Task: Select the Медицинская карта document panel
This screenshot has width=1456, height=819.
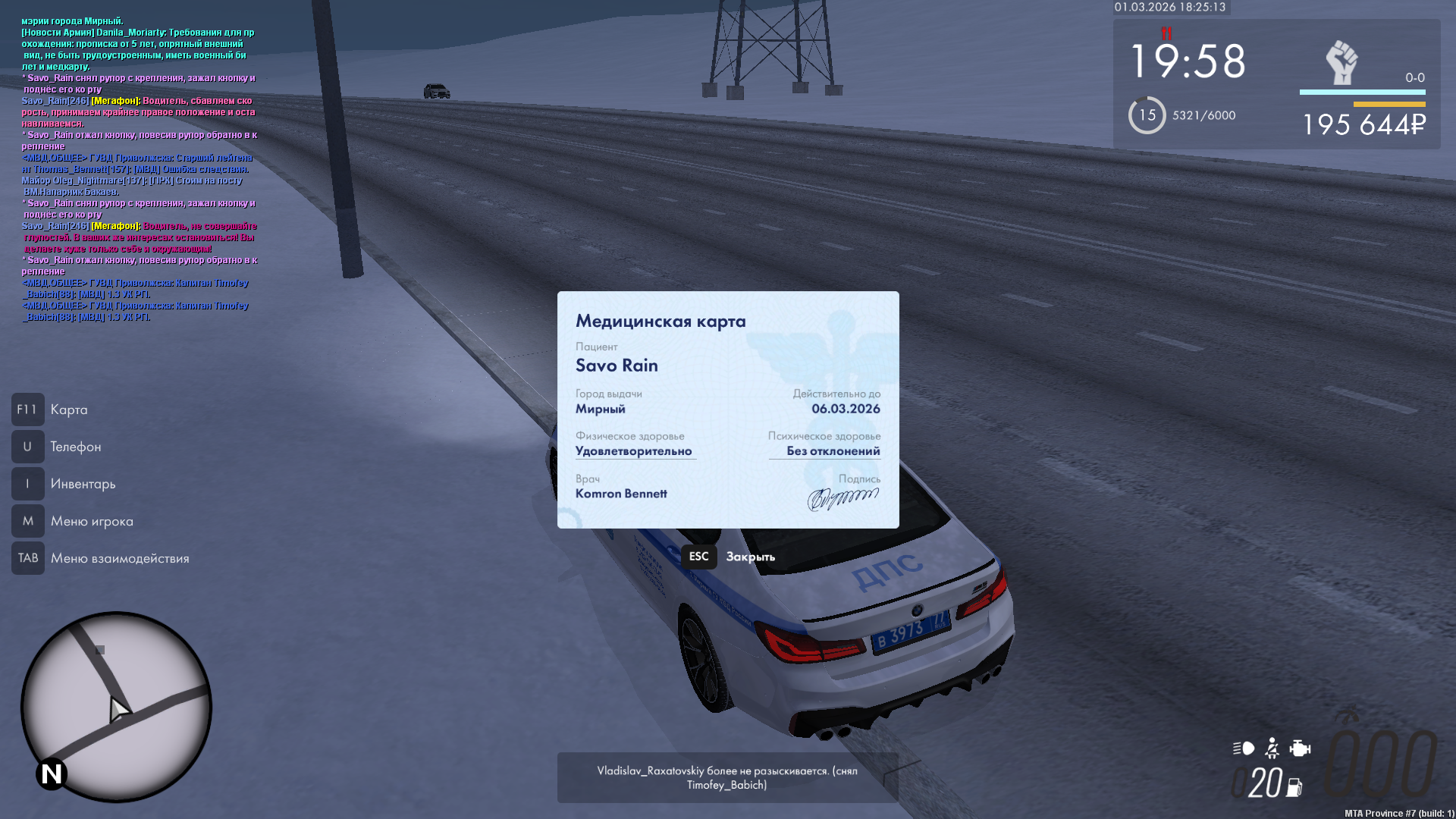Action: click(x=728, y=409)
